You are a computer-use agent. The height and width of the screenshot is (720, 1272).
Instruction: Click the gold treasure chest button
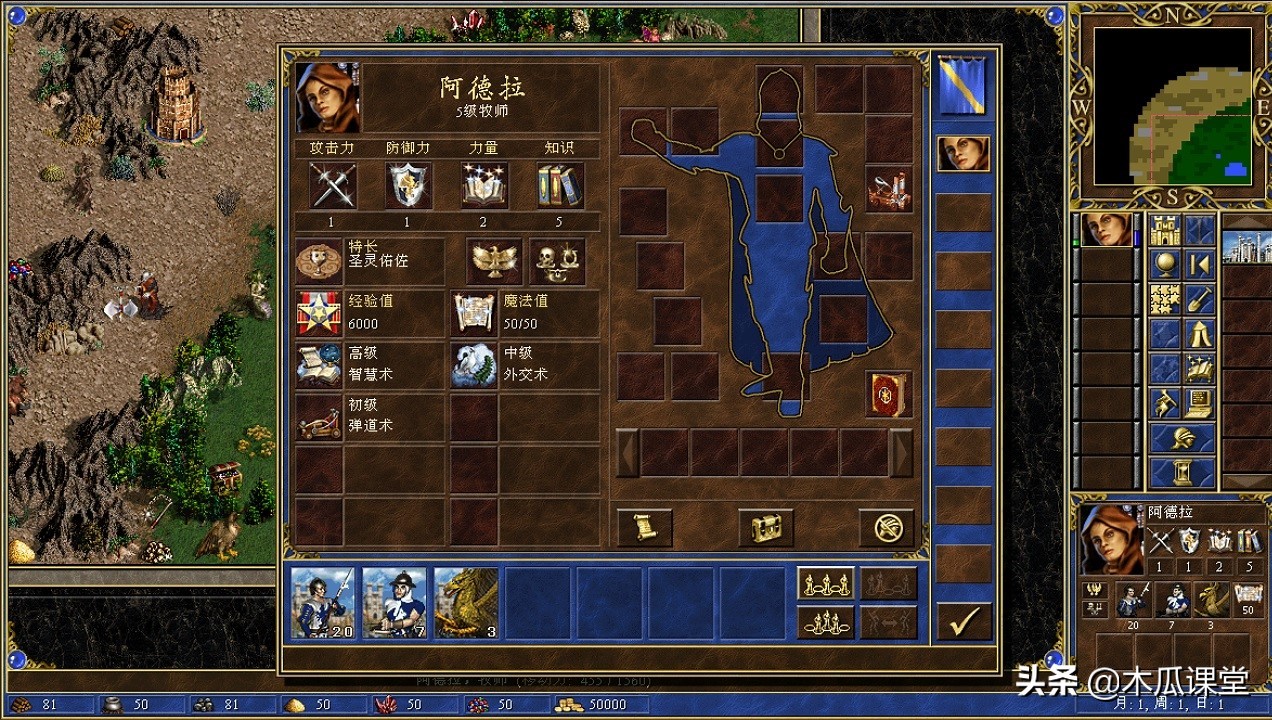[766, 527]
